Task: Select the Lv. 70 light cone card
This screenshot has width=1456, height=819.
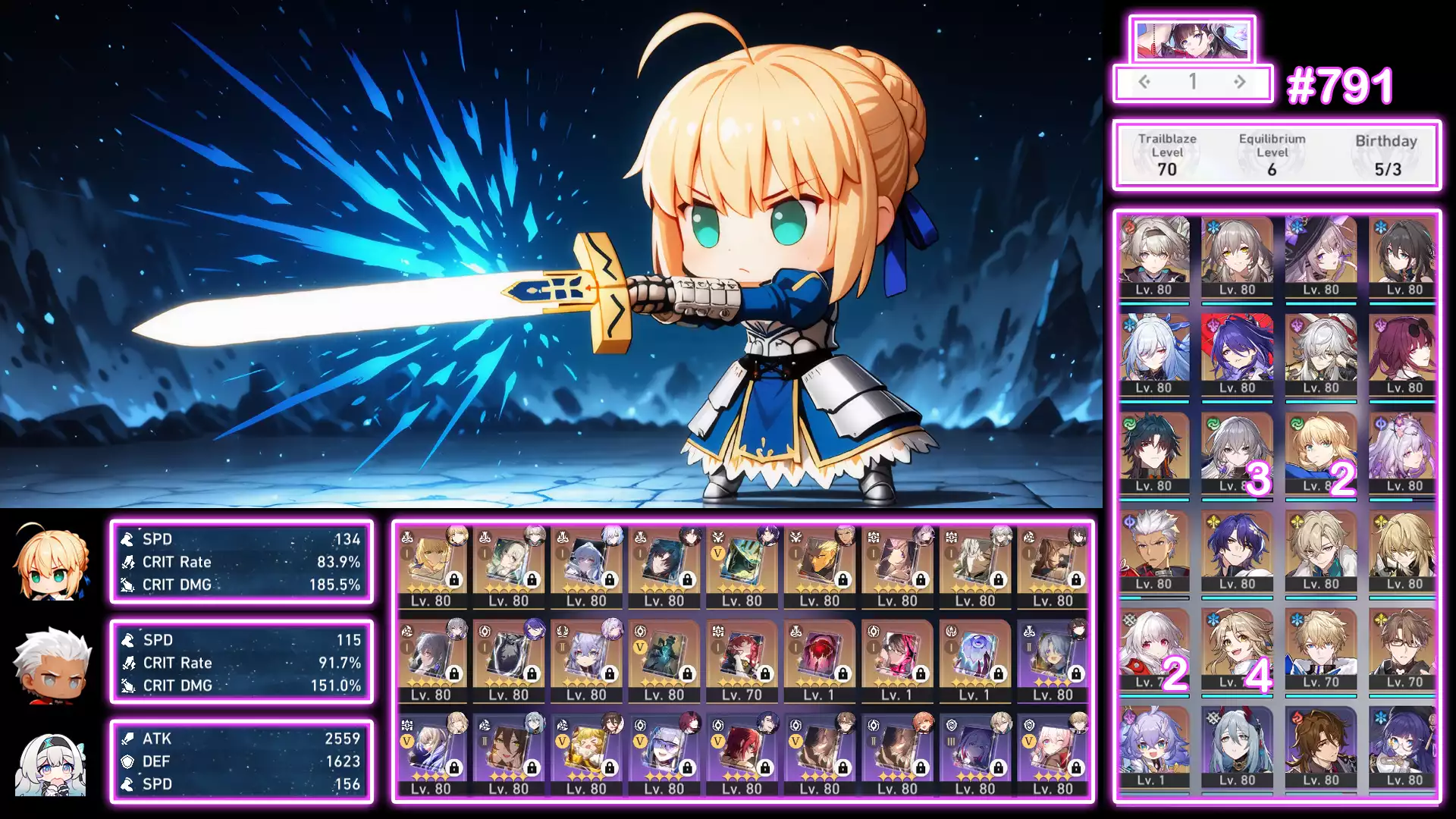Action: point(742,660)
